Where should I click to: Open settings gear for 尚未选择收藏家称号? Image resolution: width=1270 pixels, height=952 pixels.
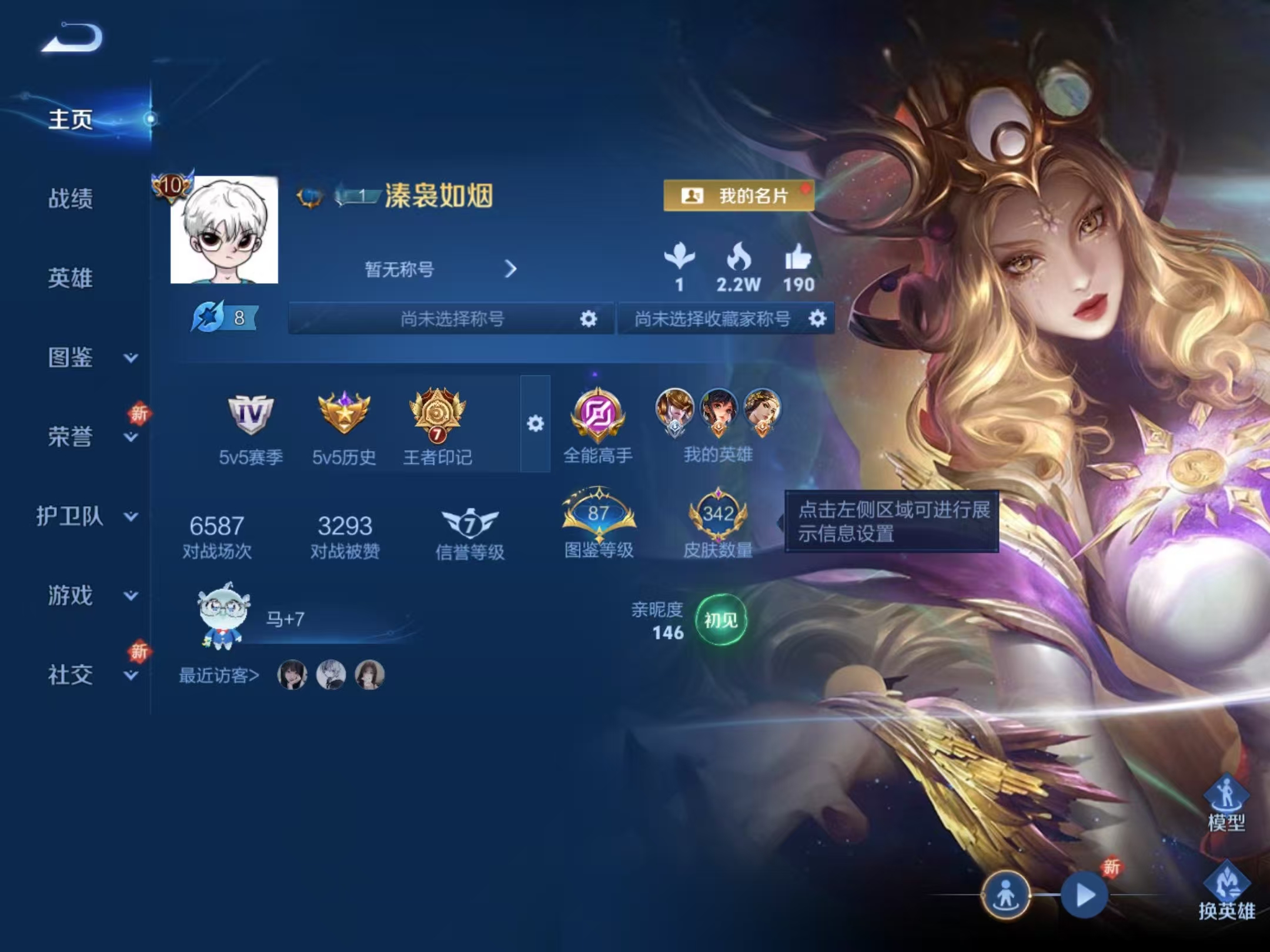click(x=817, y=319)
